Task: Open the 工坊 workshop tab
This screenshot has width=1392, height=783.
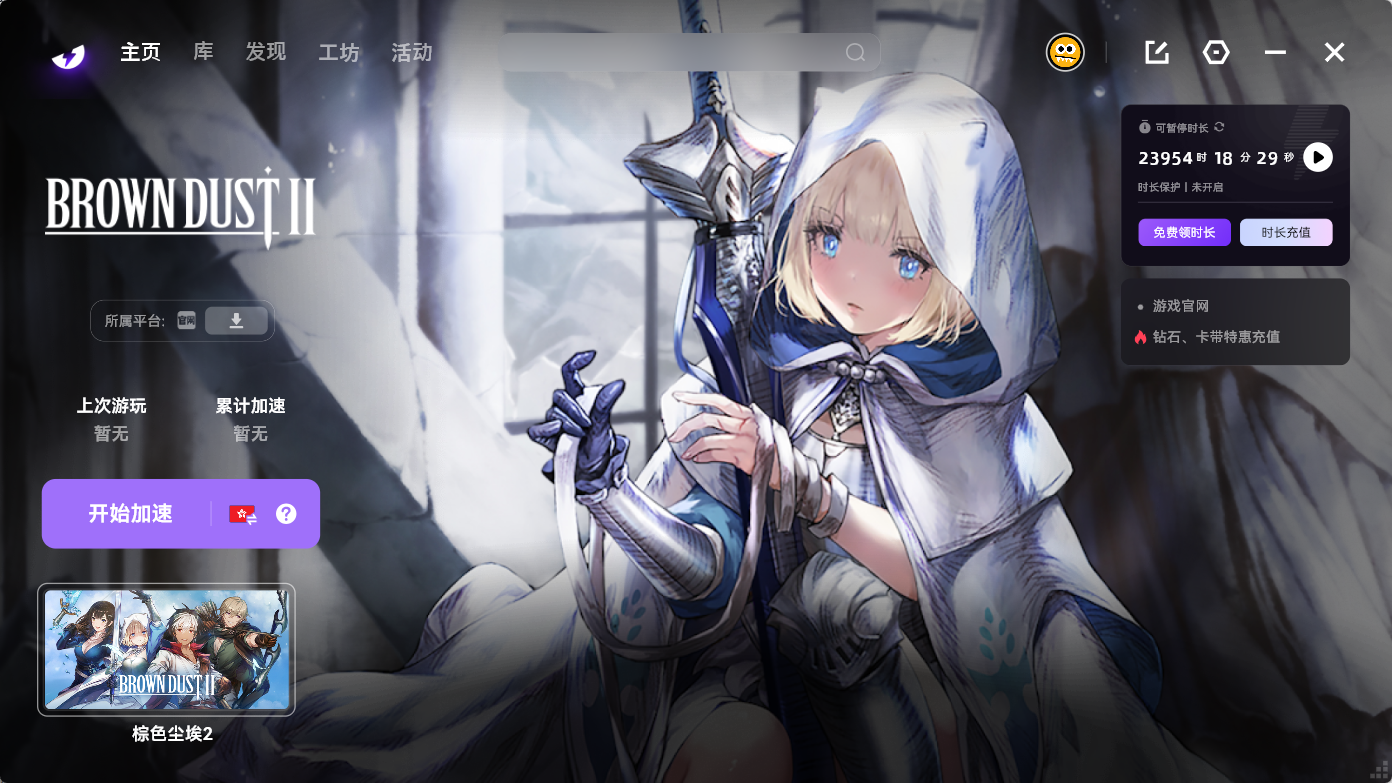Action: tap(338, 52)
